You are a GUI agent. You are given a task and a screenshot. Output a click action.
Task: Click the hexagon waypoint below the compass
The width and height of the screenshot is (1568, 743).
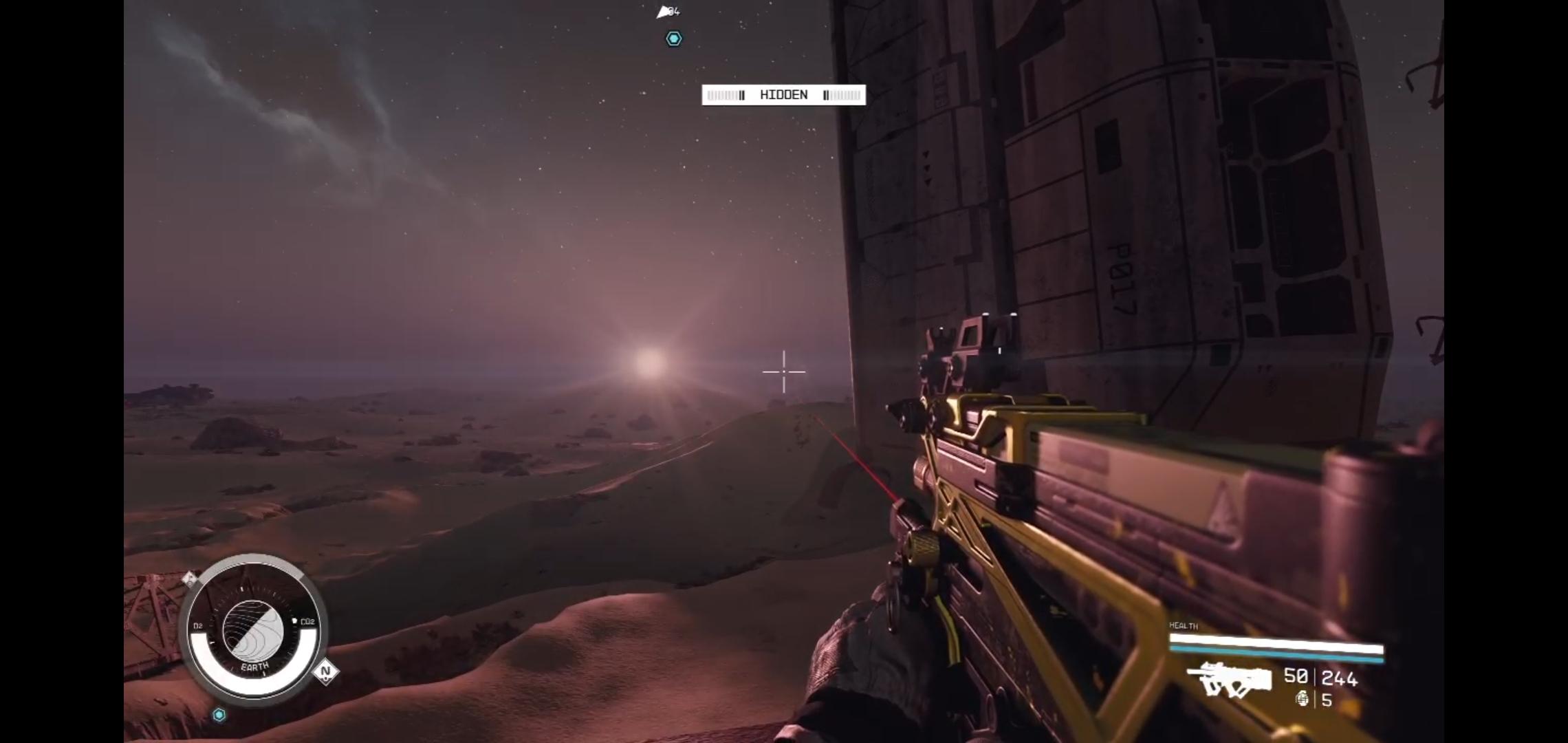pos(219,715)
